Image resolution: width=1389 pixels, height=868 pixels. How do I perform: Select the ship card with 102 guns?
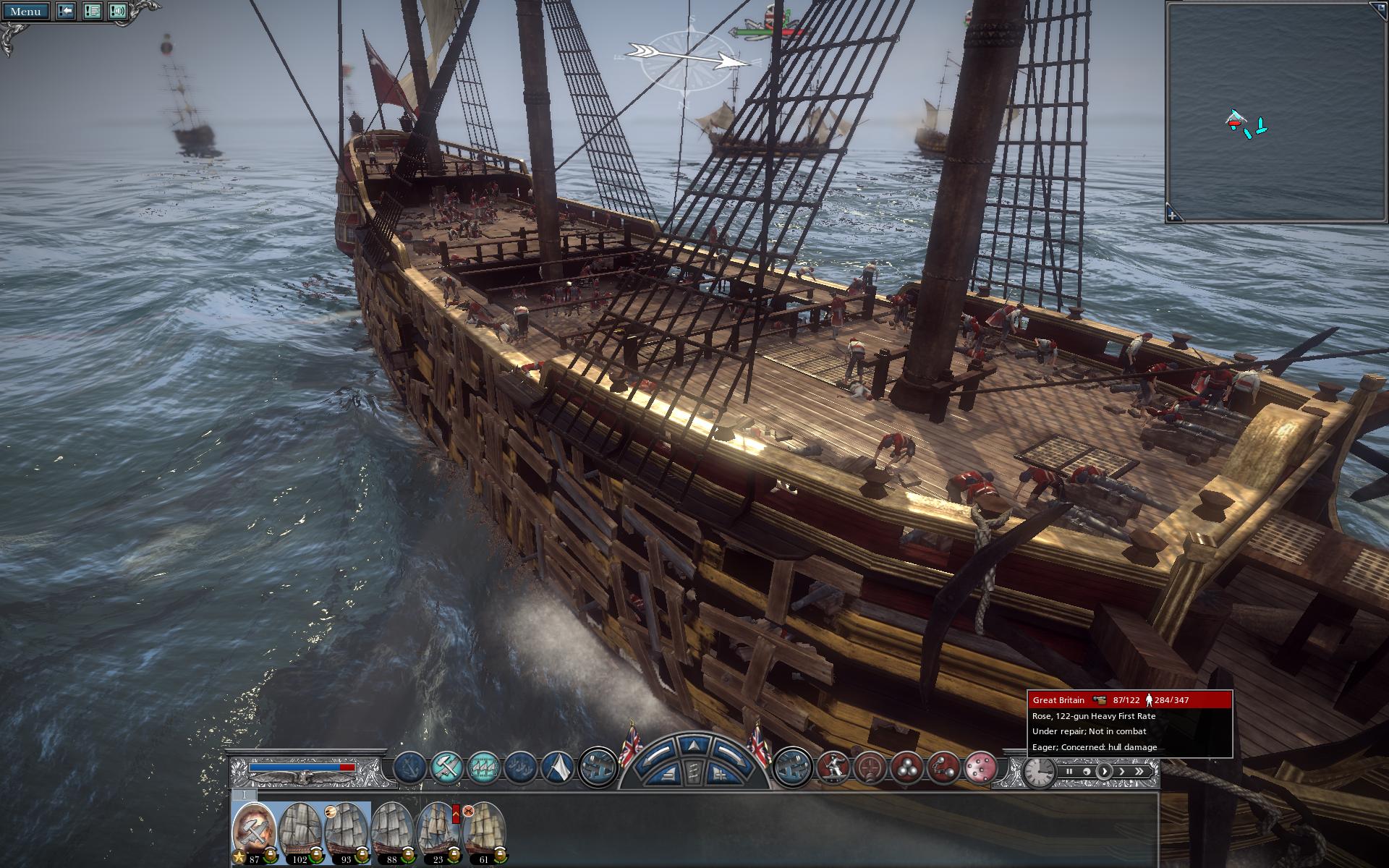click(x=301, y=833)
